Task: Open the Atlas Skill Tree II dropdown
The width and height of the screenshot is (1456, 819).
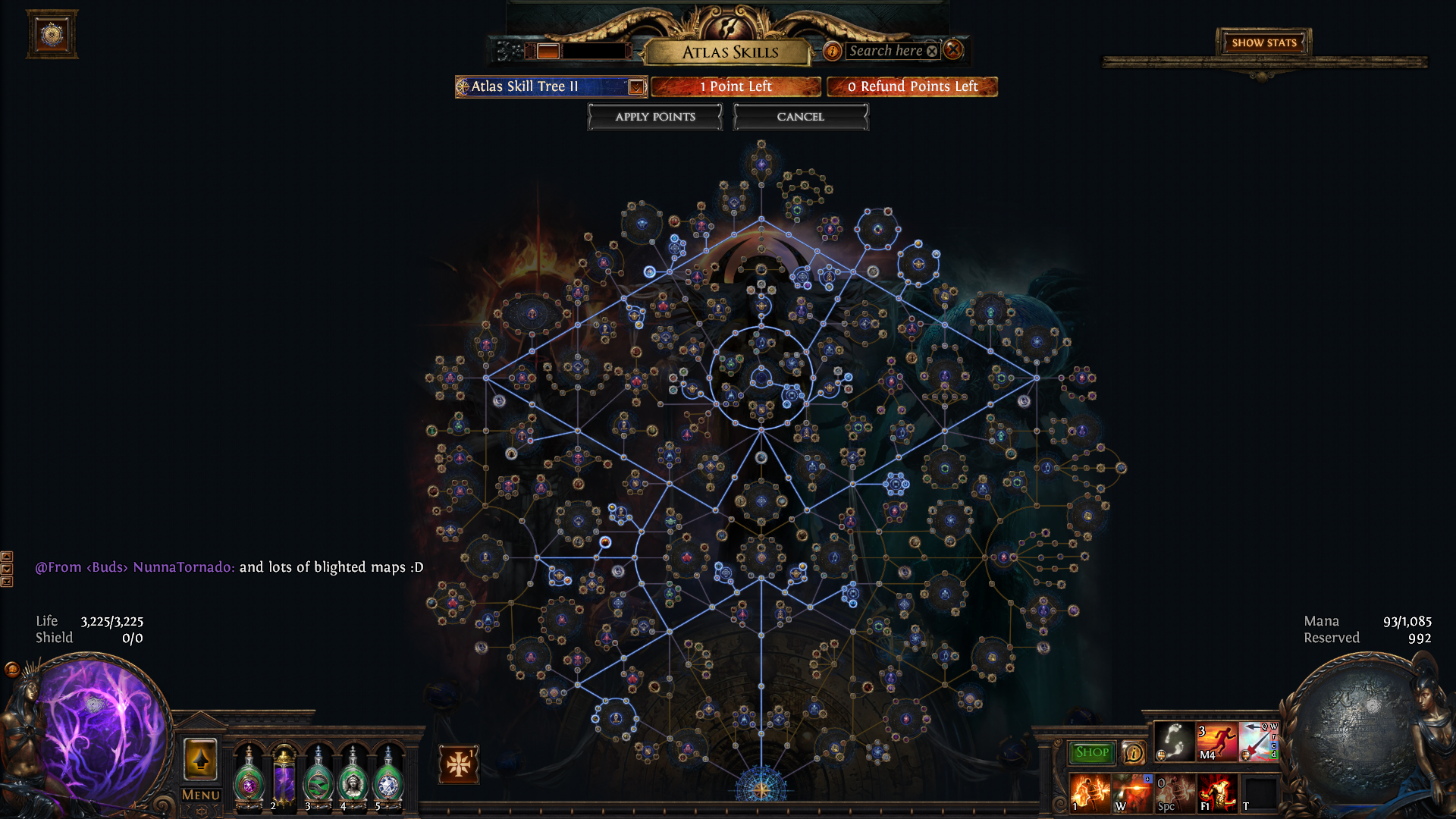Action: pos(636,86)
